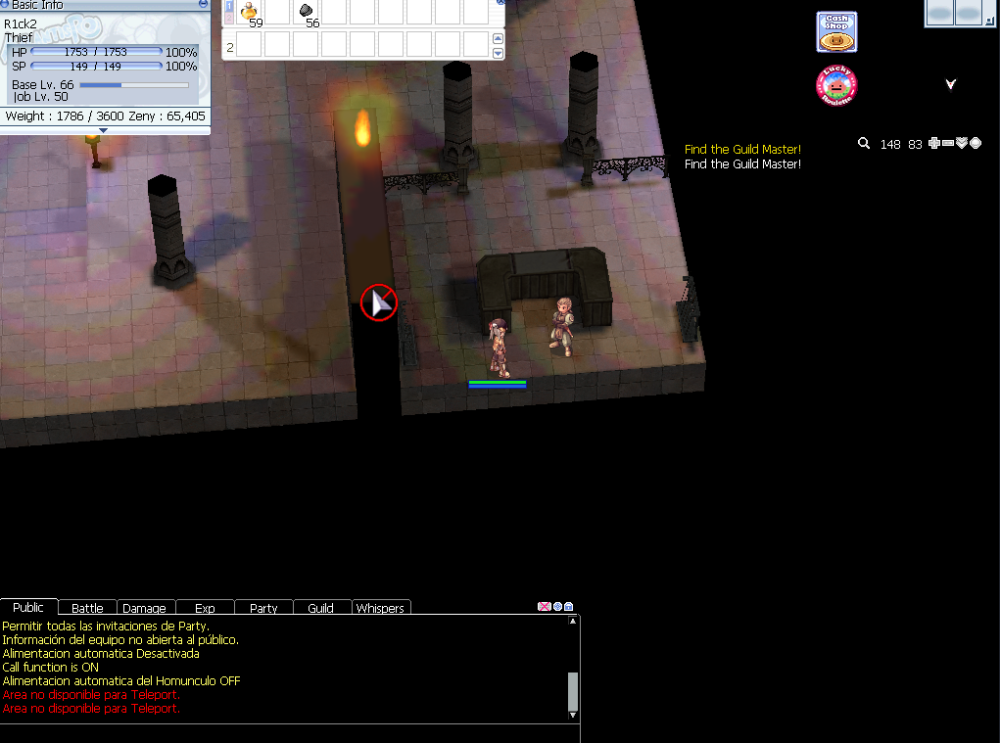Select the Public chat tab

pyautogui.click(x=28, y=607)
